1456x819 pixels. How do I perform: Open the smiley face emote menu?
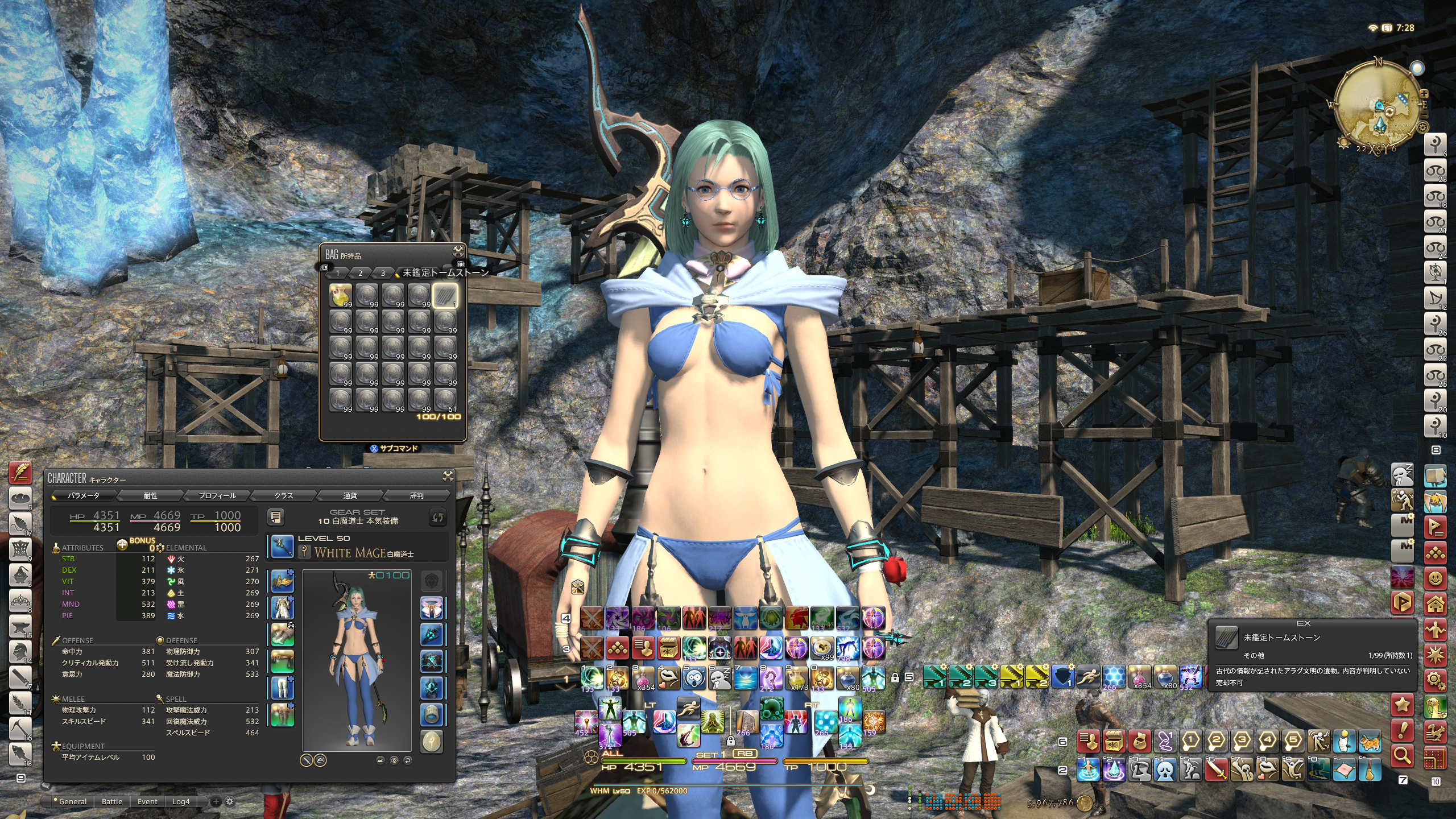(1436, 578)
